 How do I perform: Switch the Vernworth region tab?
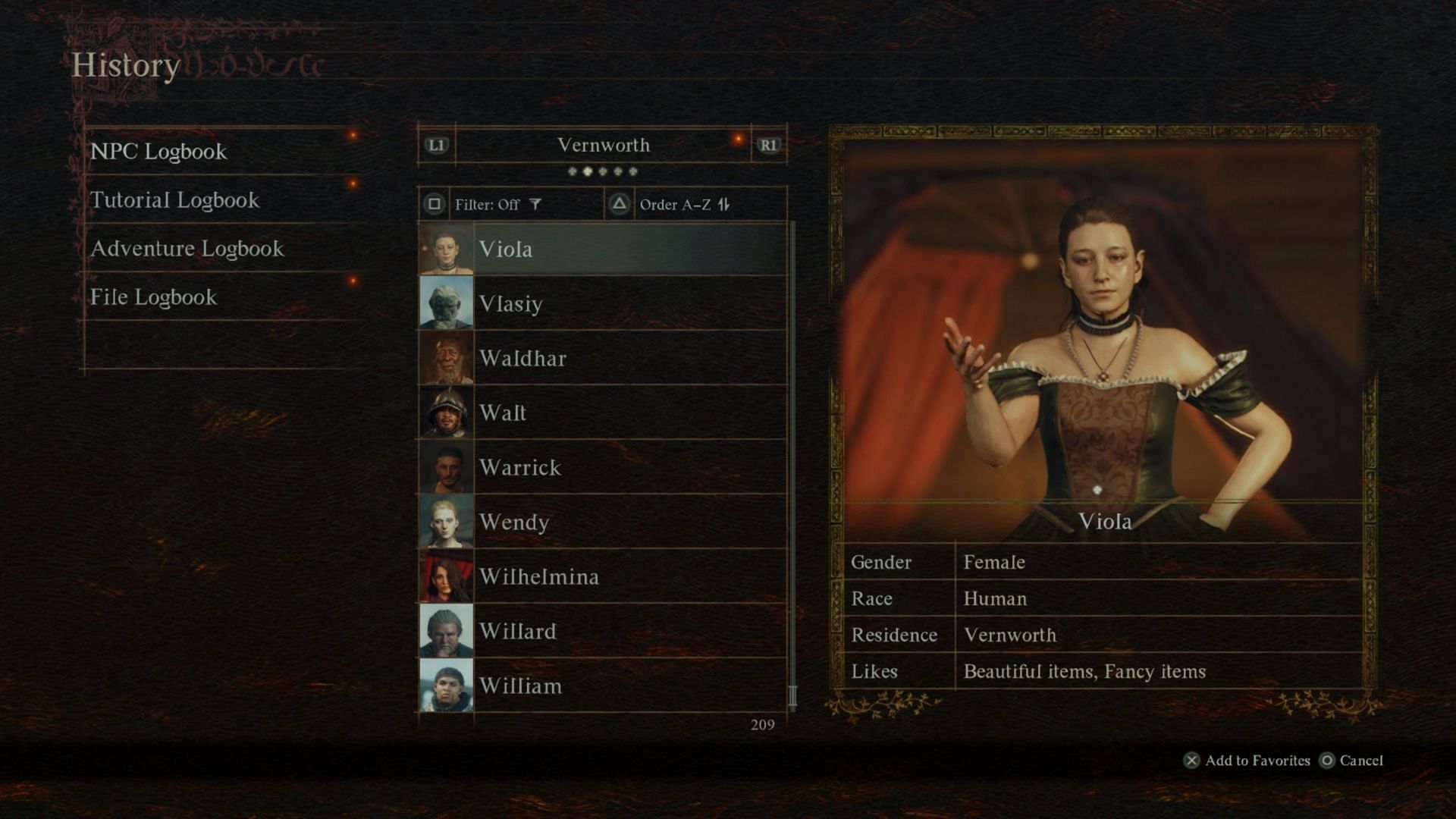[x=603, y=145]
